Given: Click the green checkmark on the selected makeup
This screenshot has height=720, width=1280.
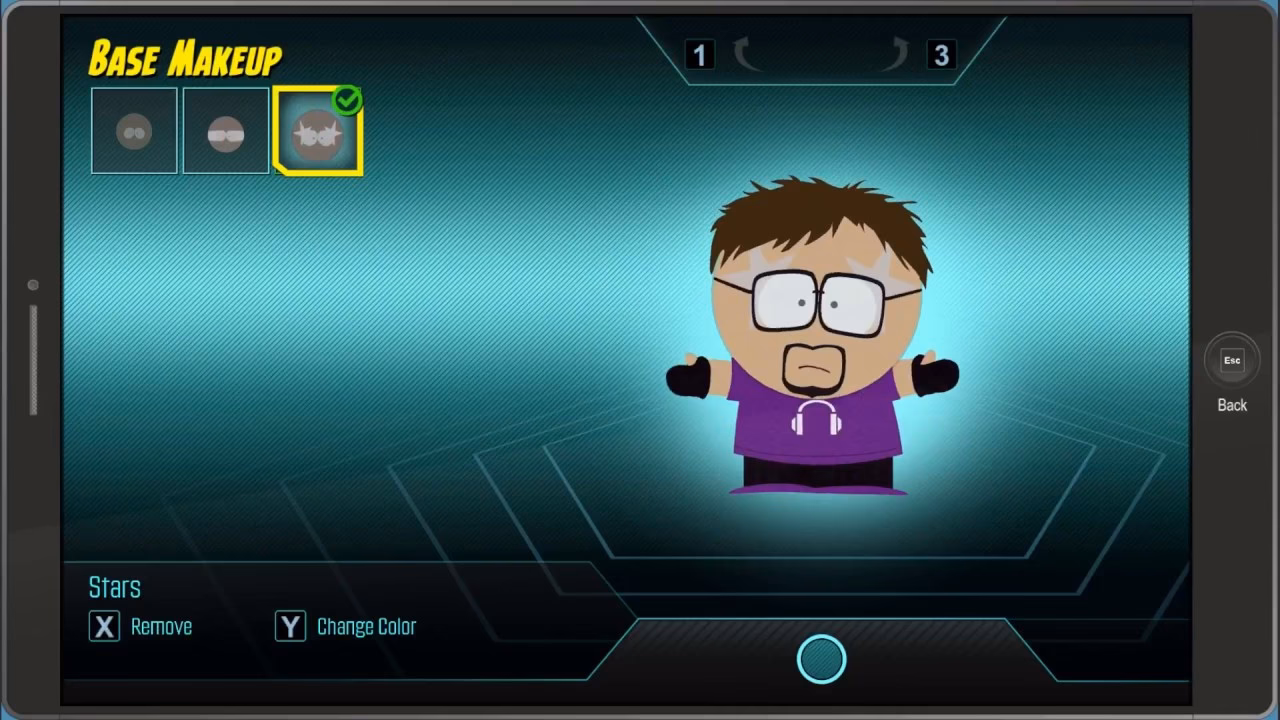Looking at the screenshot, I should 347,99.
